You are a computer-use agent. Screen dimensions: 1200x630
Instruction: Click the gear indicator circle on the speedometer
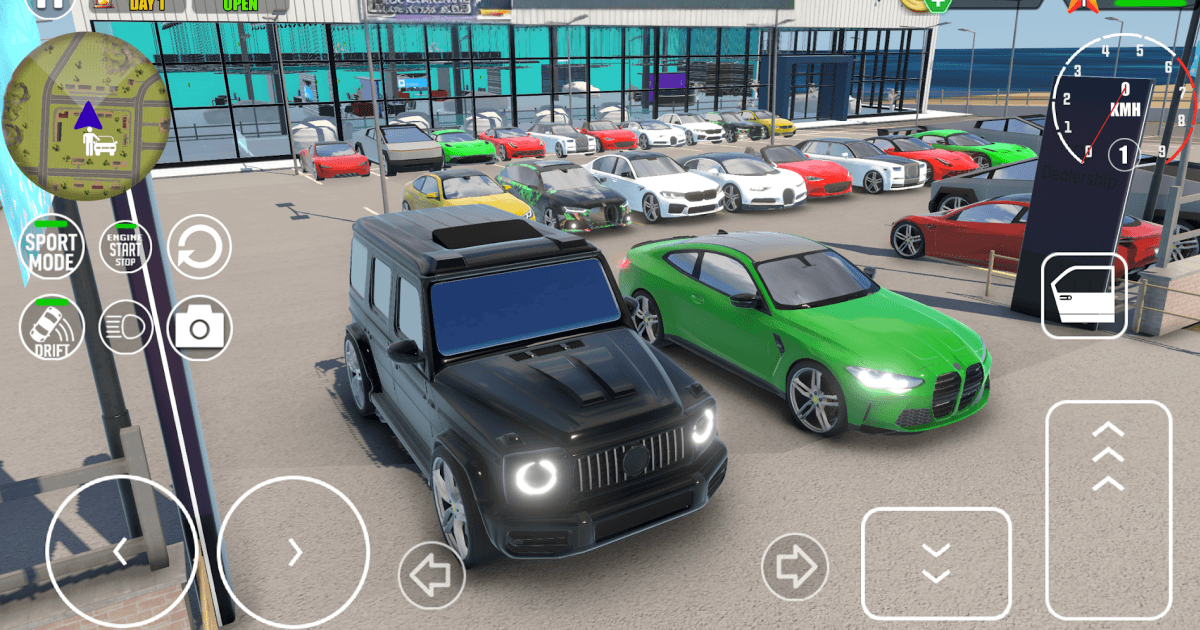tap(1123, 155)
